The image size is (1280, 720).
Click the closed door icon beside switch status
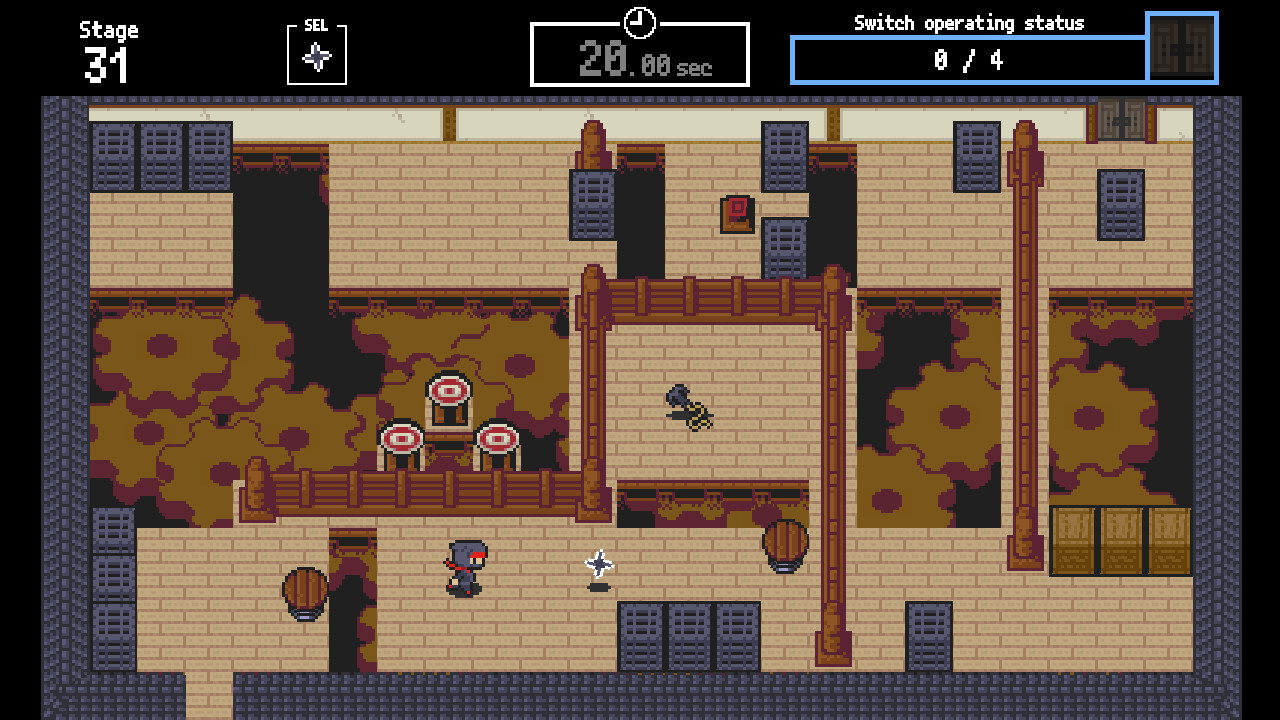pyautogui.click(x=1183, y=49)
